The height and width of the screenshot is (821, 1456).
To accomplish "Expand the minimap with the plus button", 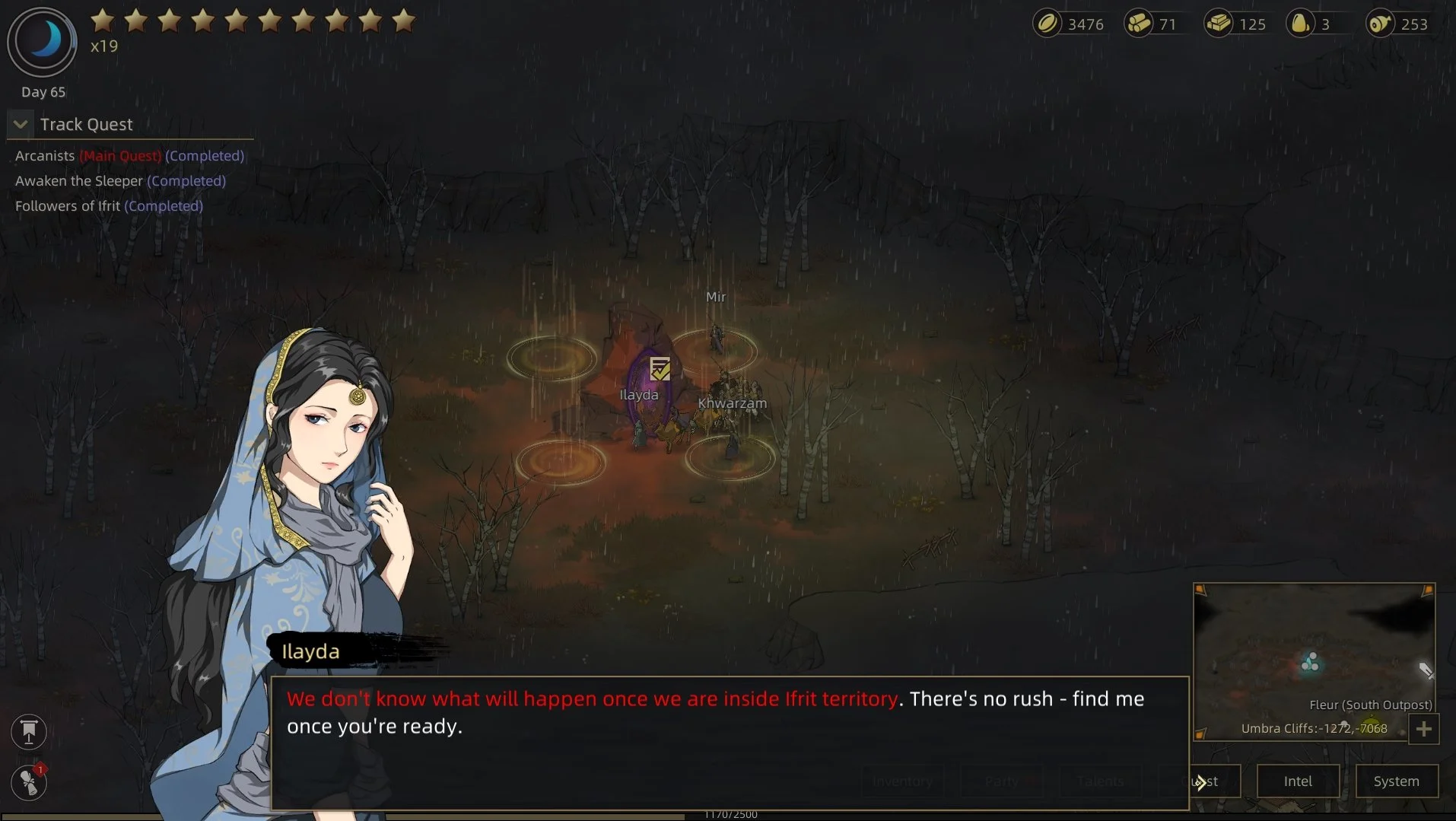I will 1423,730.
